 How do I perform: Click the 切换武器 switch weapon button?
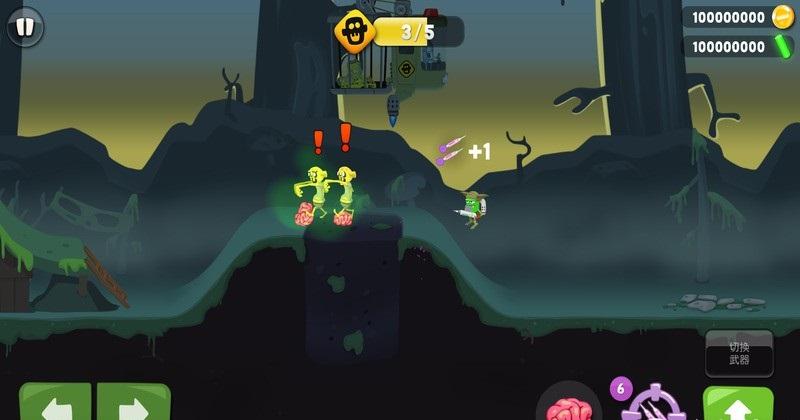tap(739, 353)
